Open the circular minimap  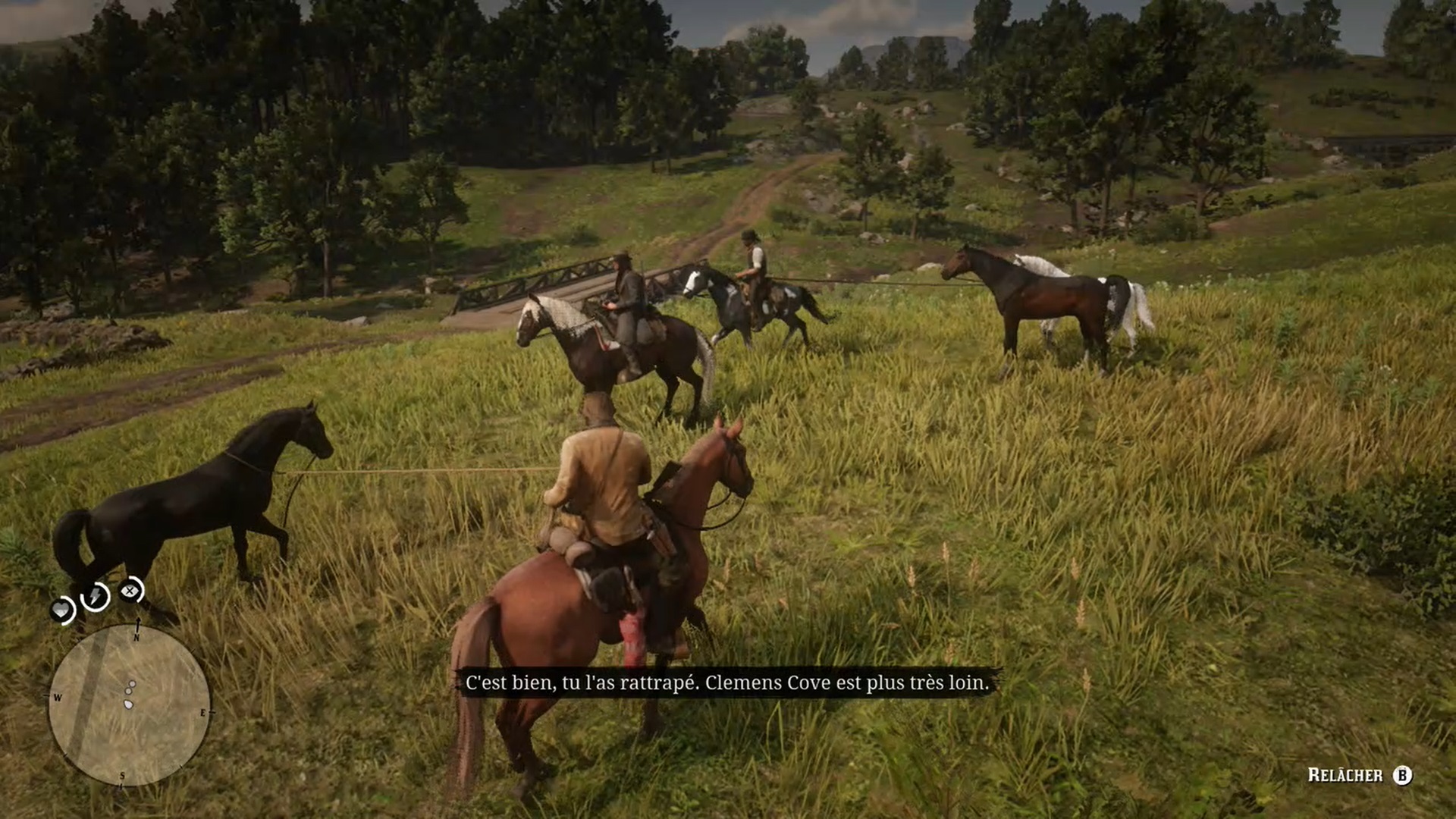pyautogui.click(x=129, y=705)
